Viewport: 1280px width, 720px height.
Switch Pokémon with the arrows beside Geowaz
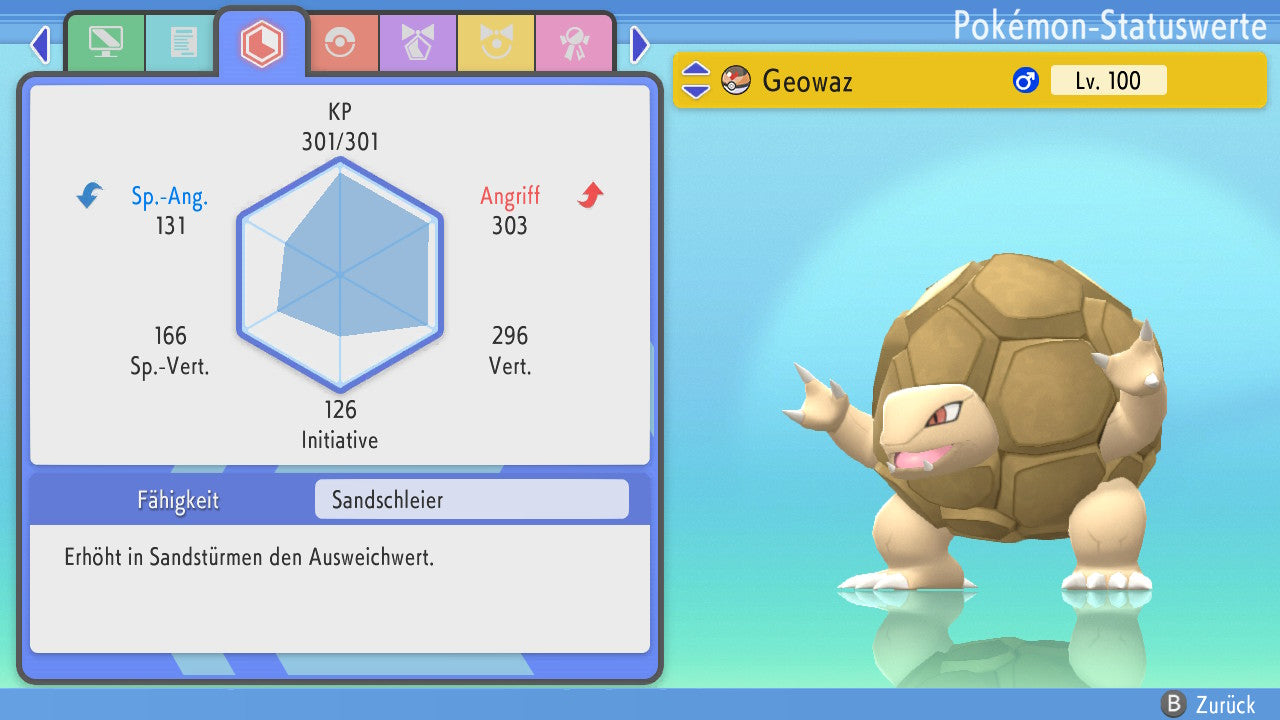(x=696, y=80)
